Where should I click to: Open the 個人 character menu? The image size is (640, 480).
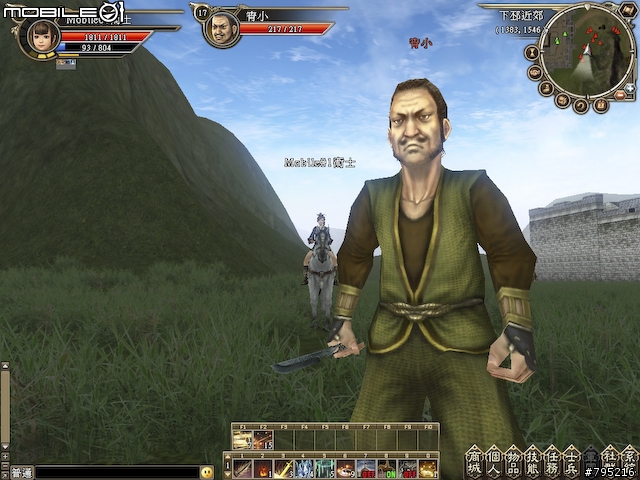pyautogui.click(x=493, y=460)
